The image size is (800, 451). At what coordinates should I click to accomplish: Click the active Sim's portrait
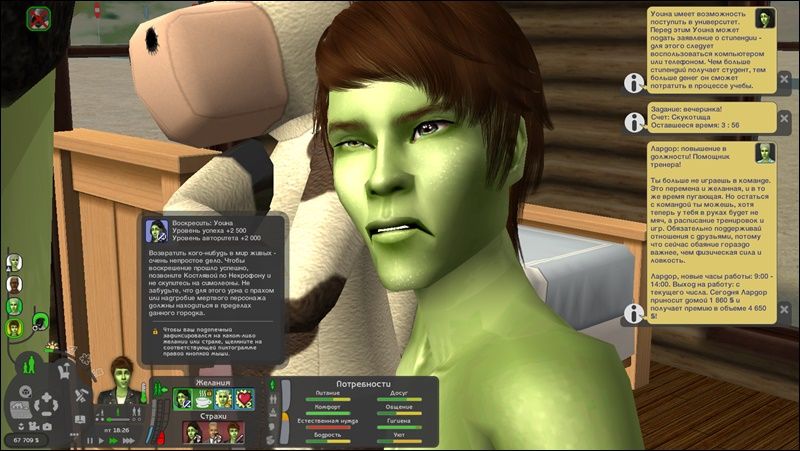[125, 374]
